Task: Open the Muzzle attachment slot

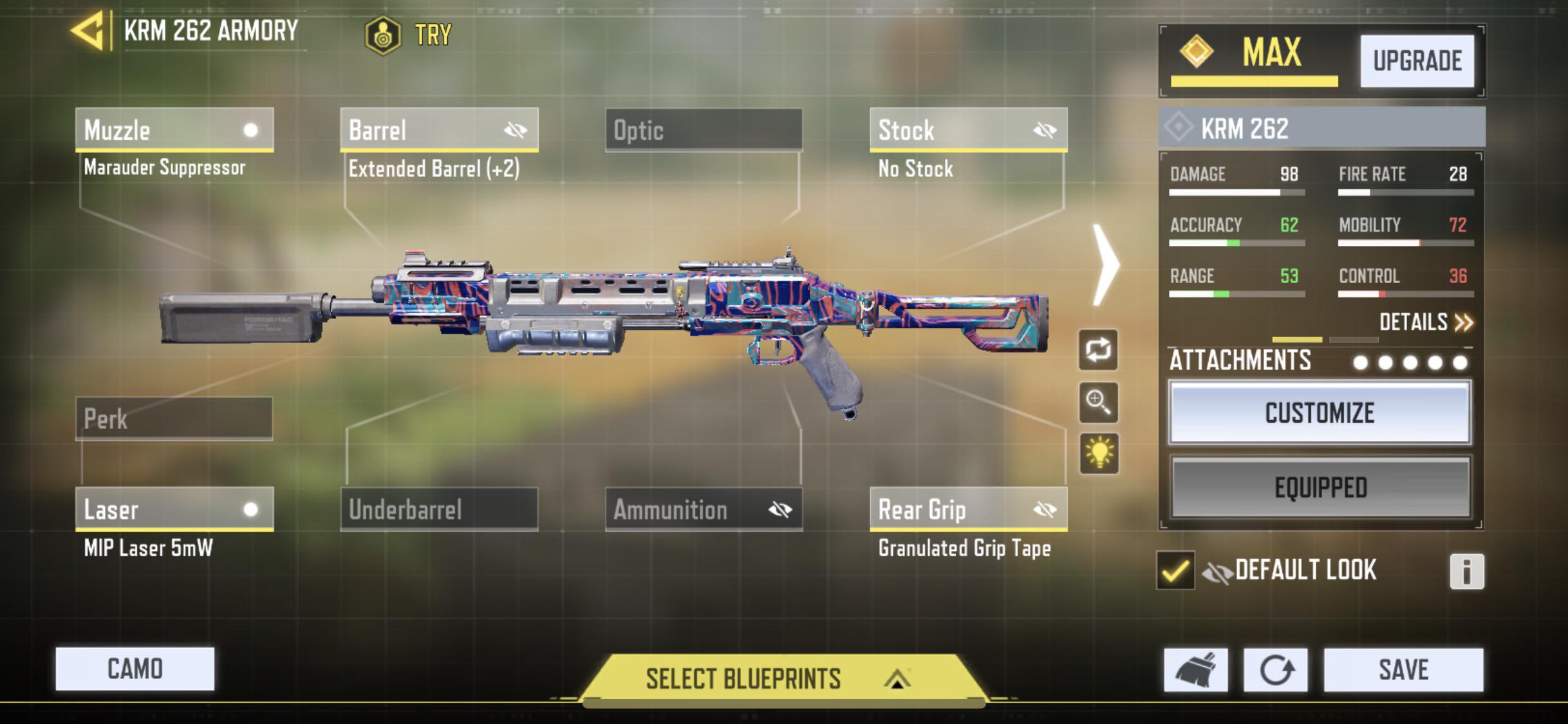Action: tap(174, 130)
